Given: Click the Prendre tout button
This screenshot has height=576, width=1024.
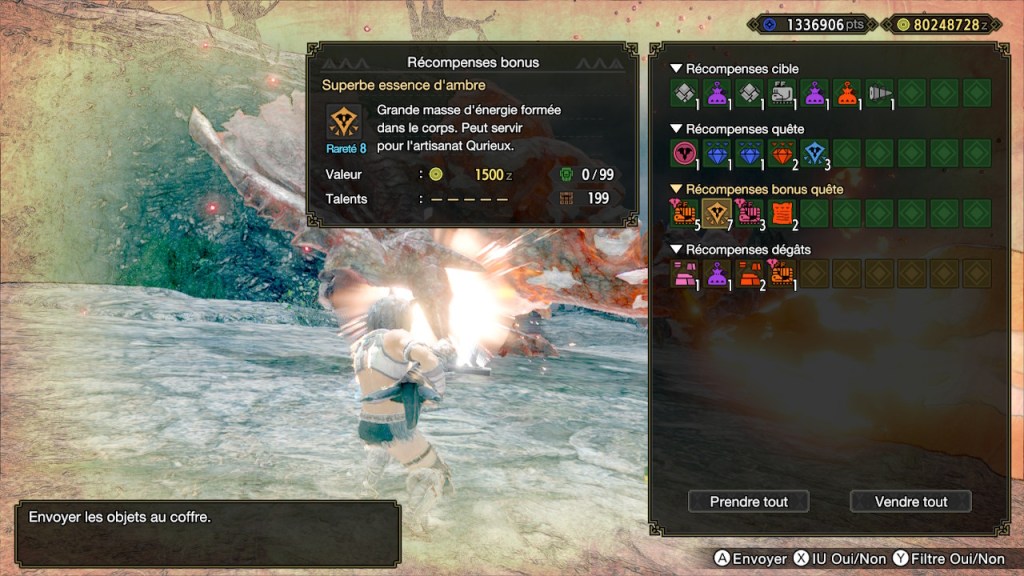Looking at the screenshot, I should (x=748, y=501).
